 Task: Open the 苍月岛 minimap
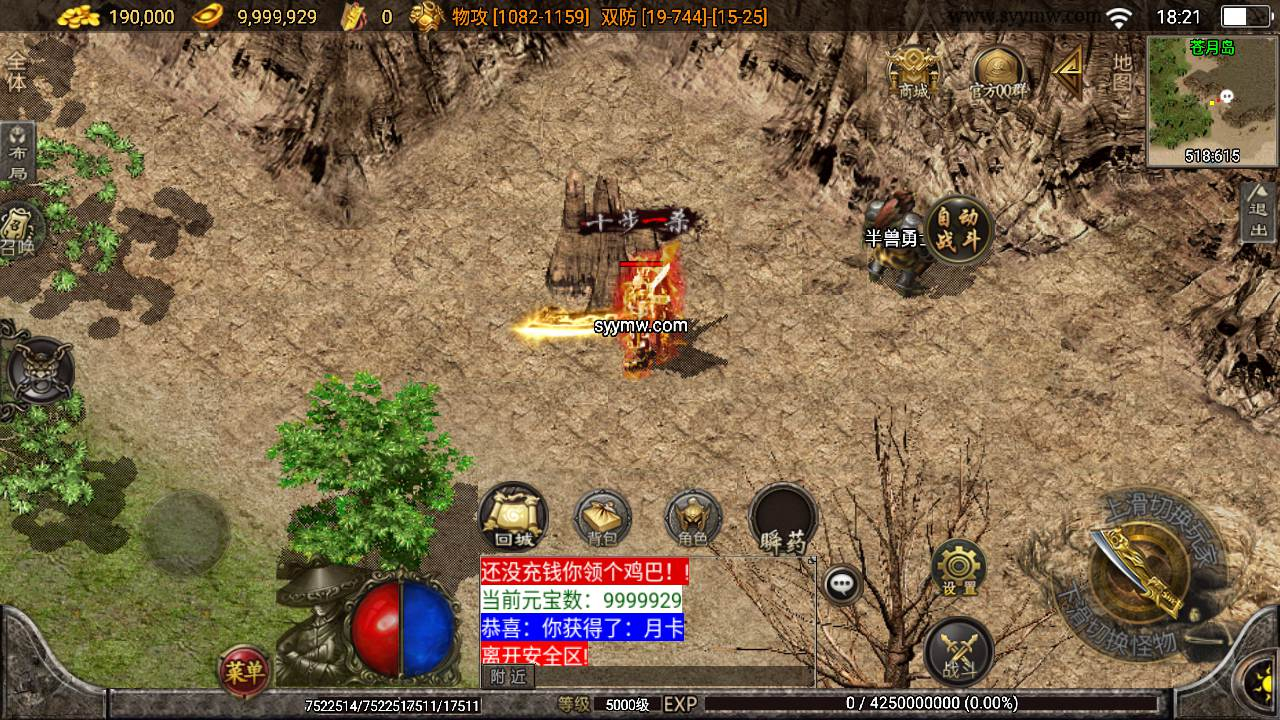point(1212,100)
